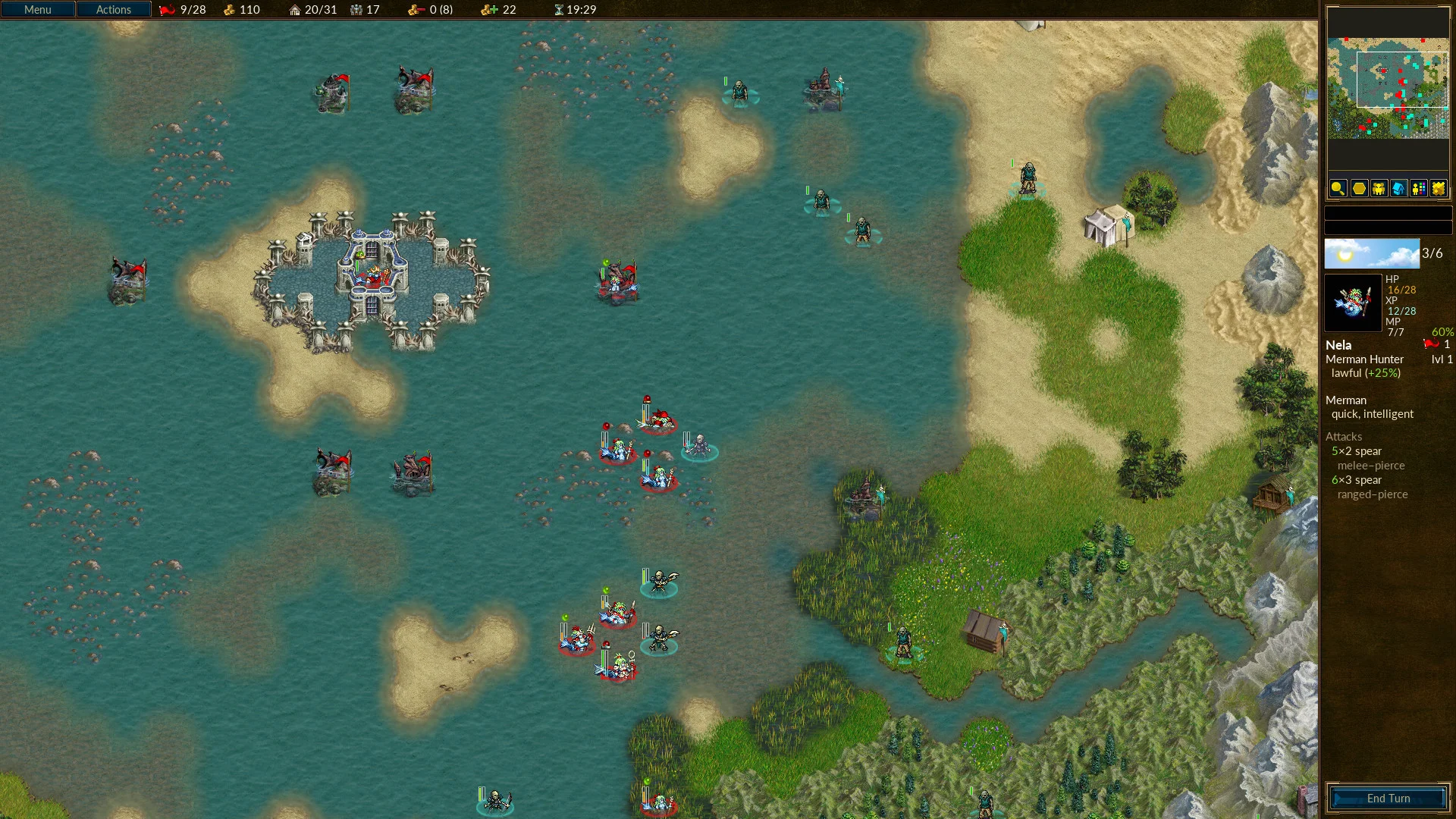
Task: Toggle the blue house villages minimap button
Action: coord(1398,188)
